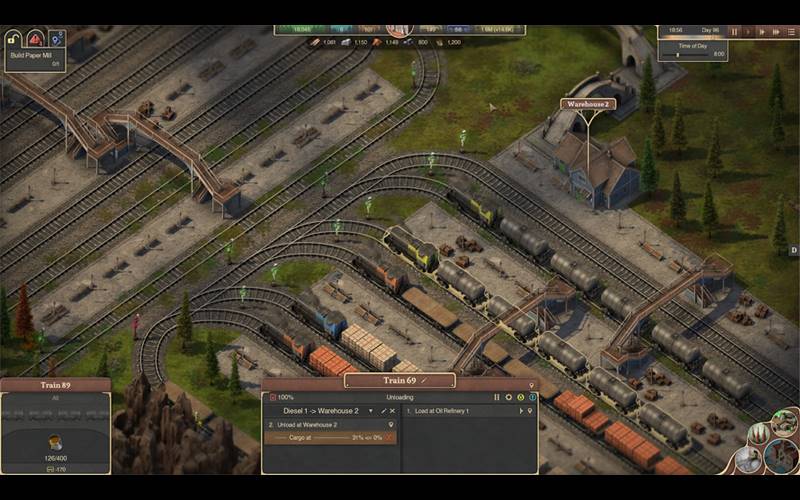Select Load at Oil Refinery 1 order

460,411
